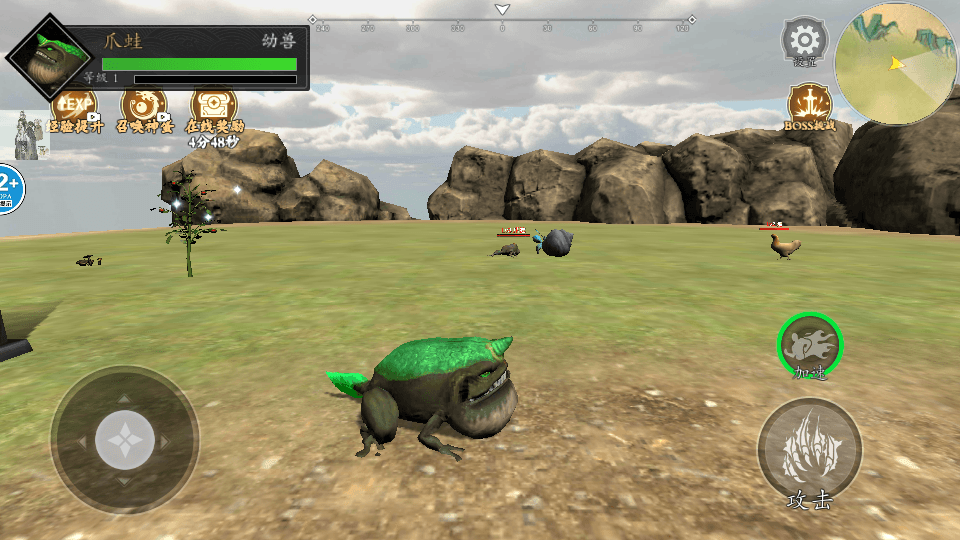Open the circular minimap
960x540 pixels.
895,64
